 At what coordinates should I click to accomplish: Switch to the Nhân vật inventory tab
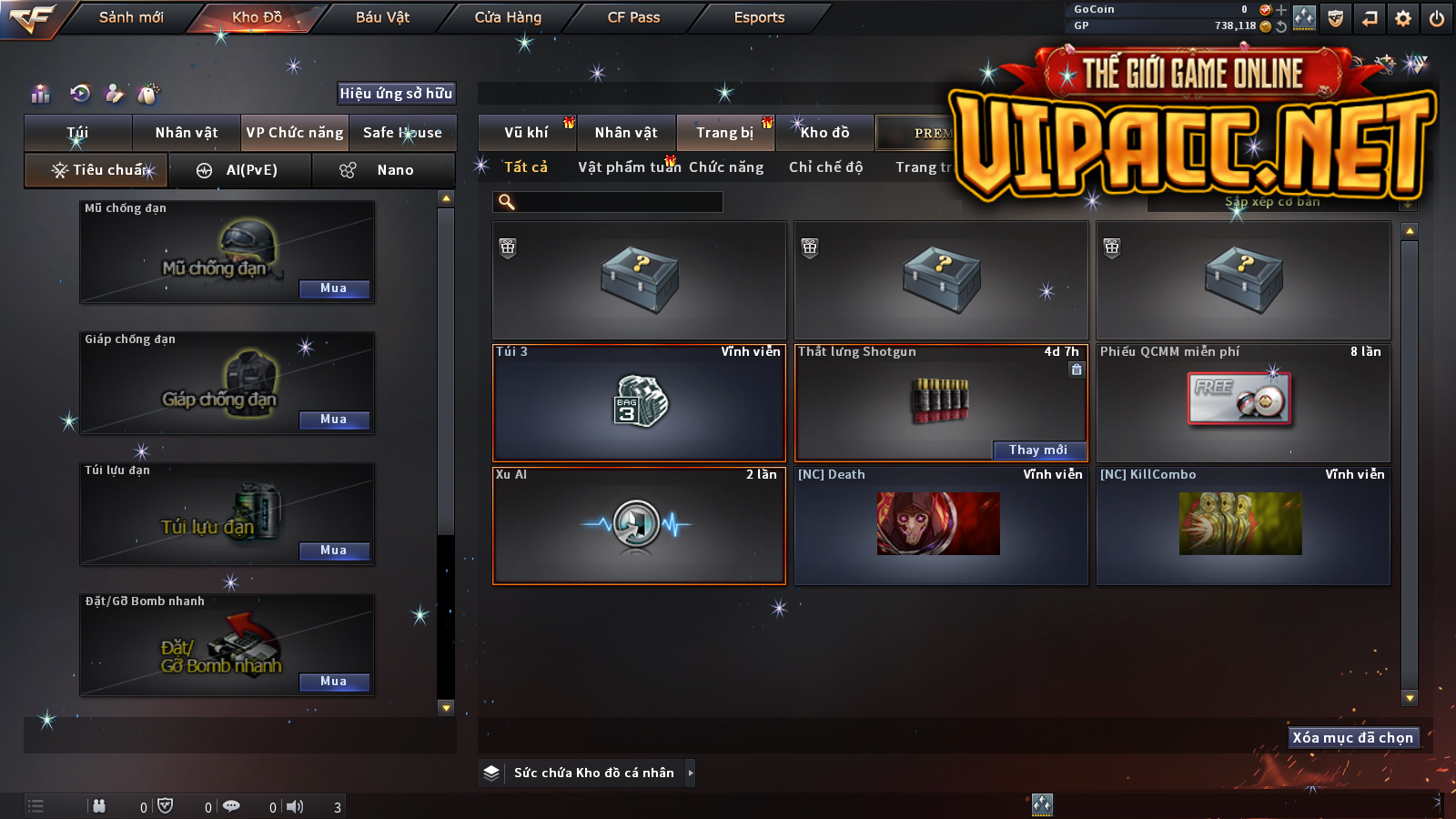coord(626,133)
